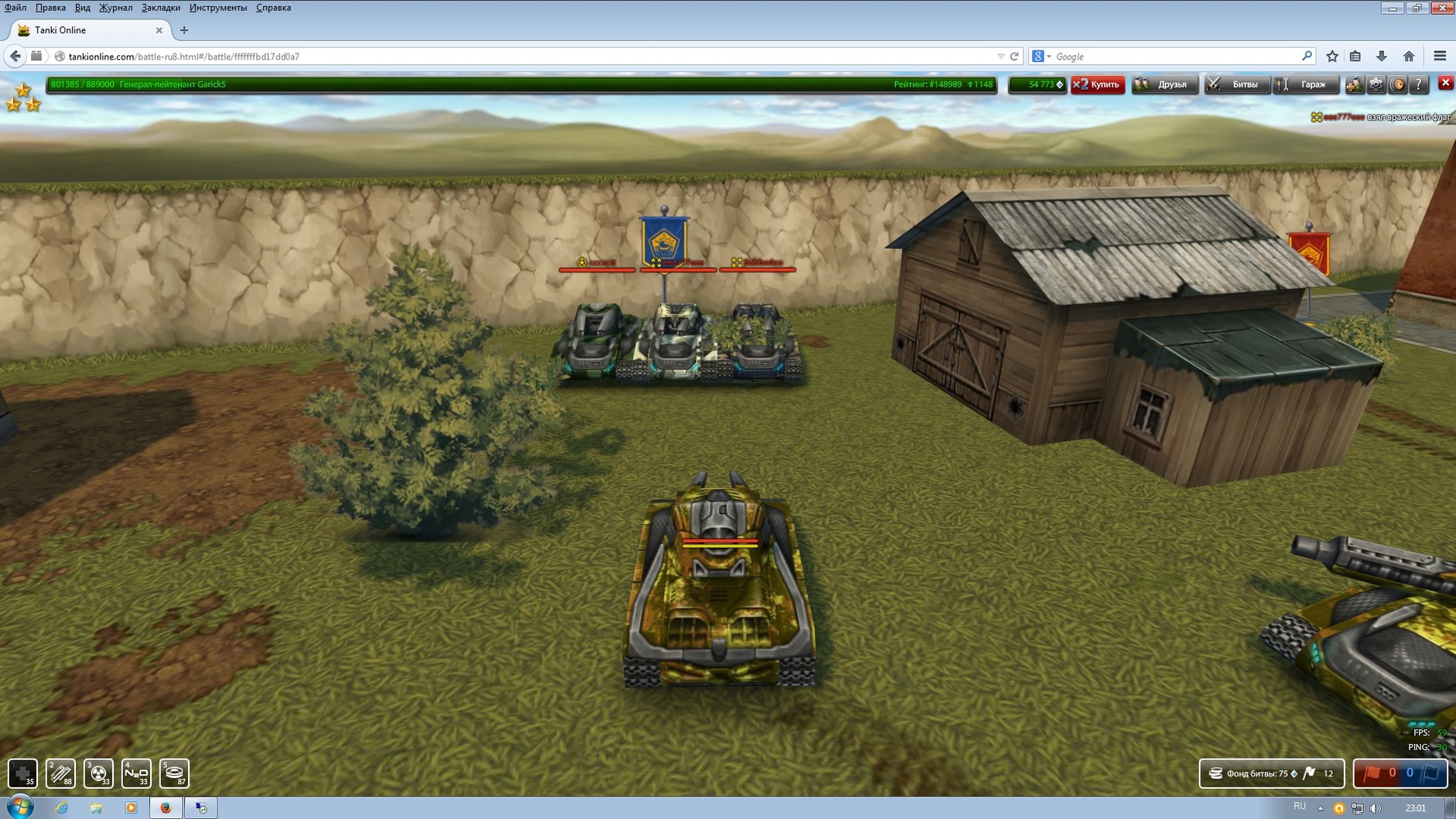
Task: Open the gear settings icon
Action: click(1376, 84)
